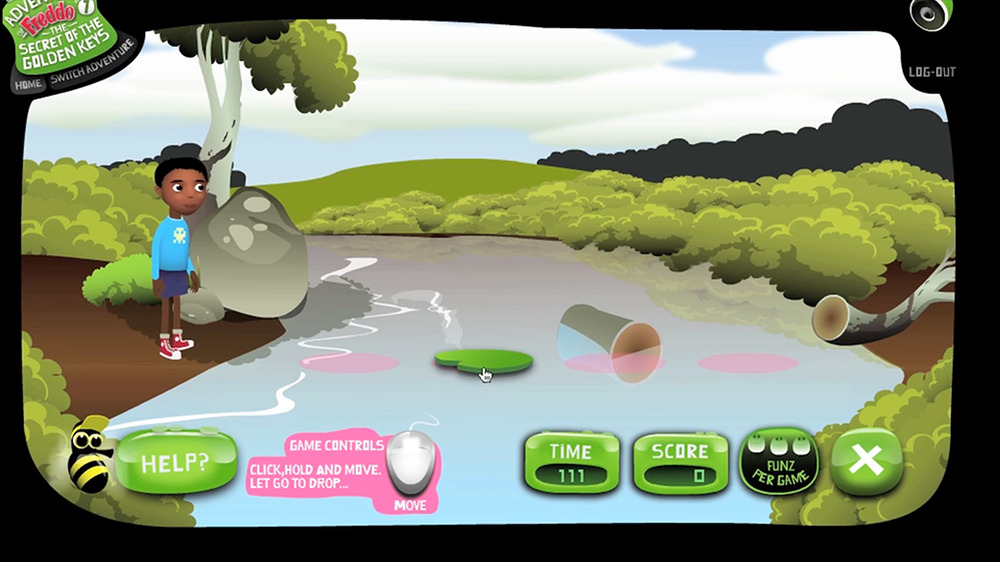Toggle the sound speaker icon
1000x562 pixels.
(930, 13)
